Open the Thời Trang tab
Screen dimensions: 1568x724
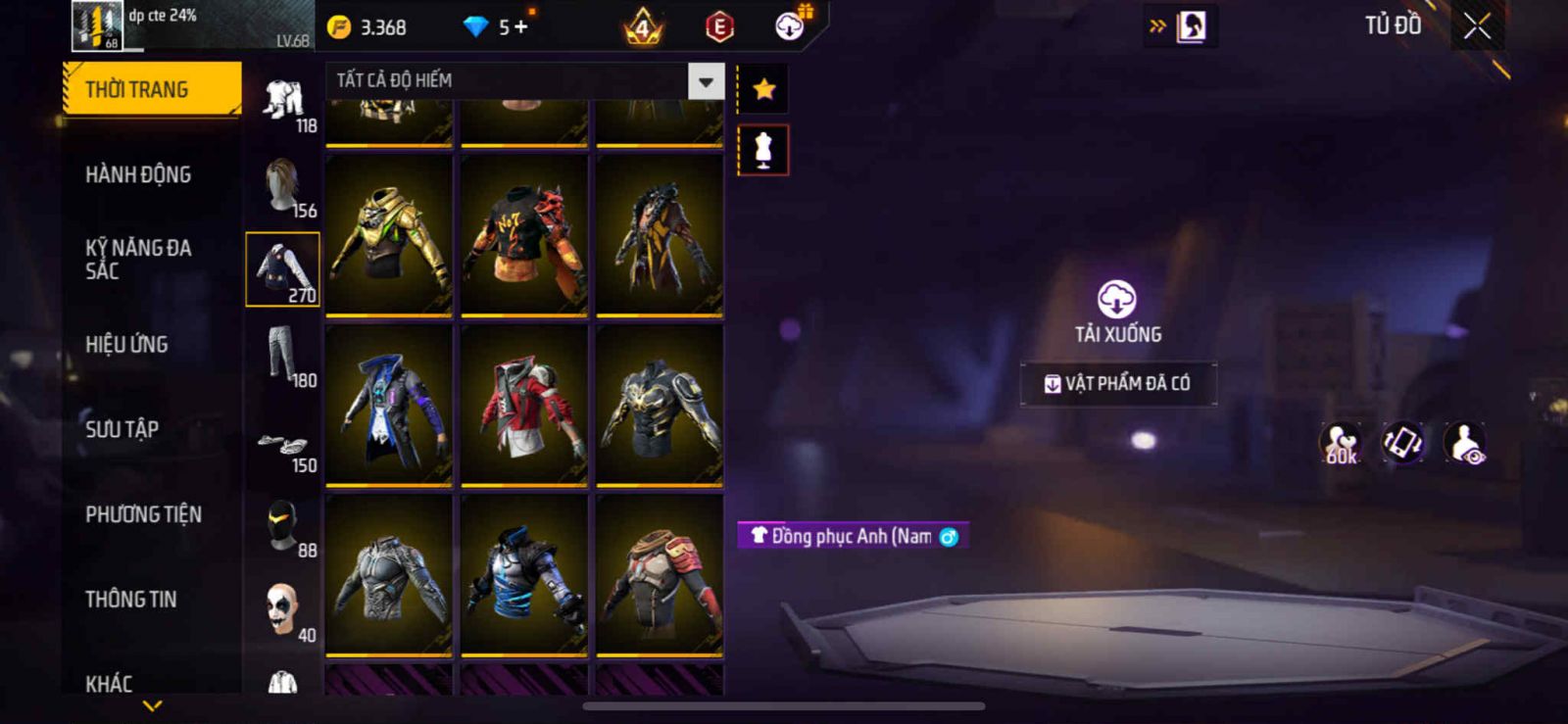(x=151, y=89)
